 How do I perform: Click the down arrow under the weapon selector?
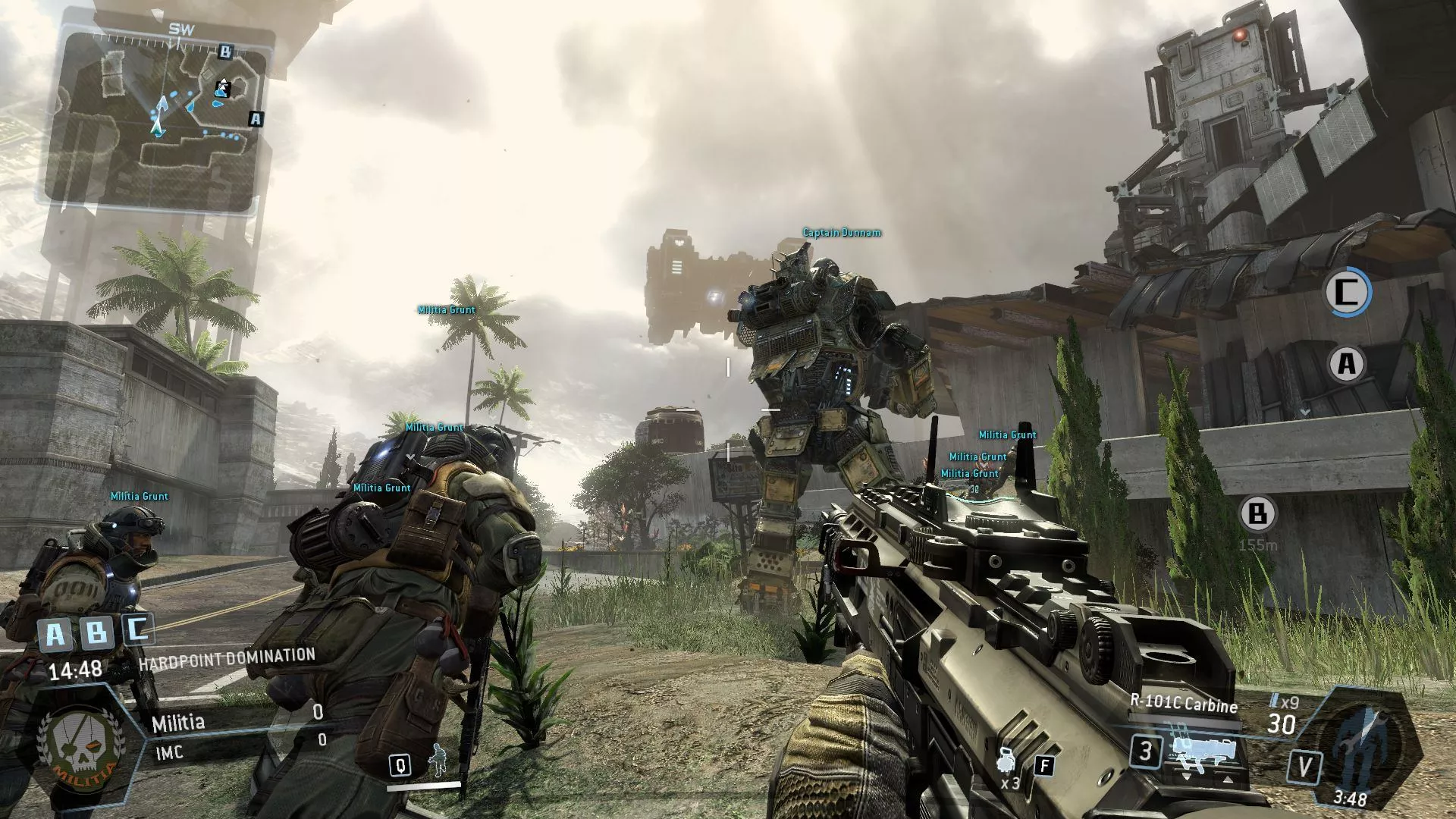click(1187, 777)
